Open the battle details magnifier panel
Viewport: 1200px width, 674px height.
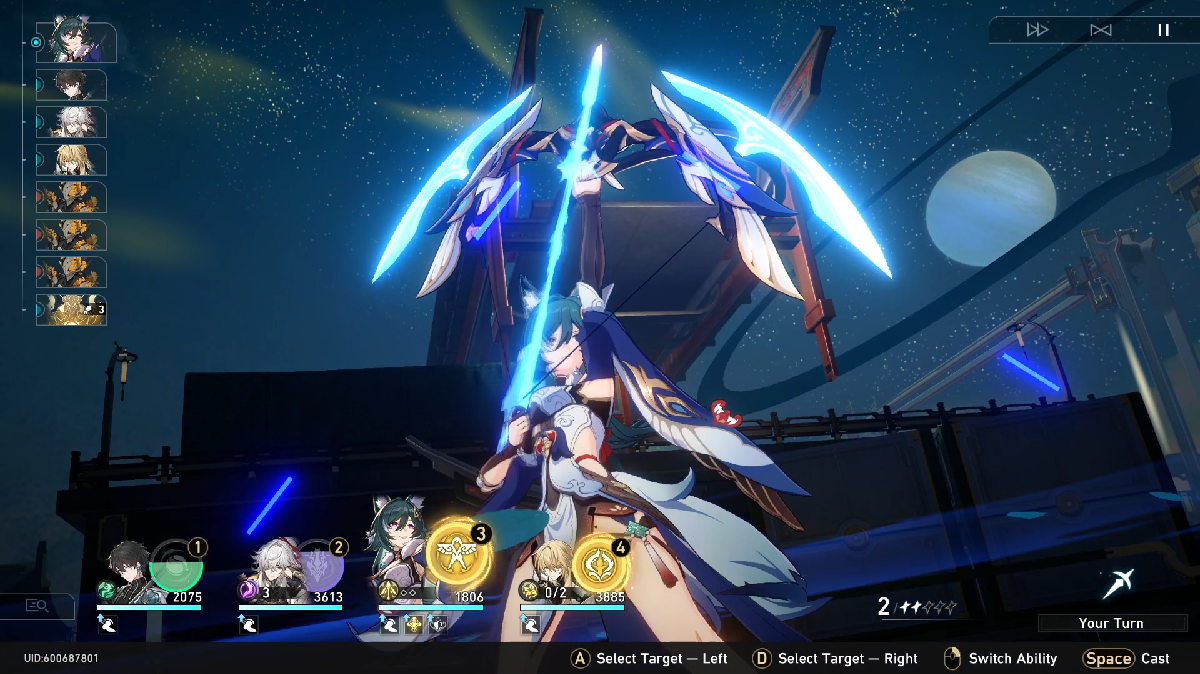[x=38, y=605]
